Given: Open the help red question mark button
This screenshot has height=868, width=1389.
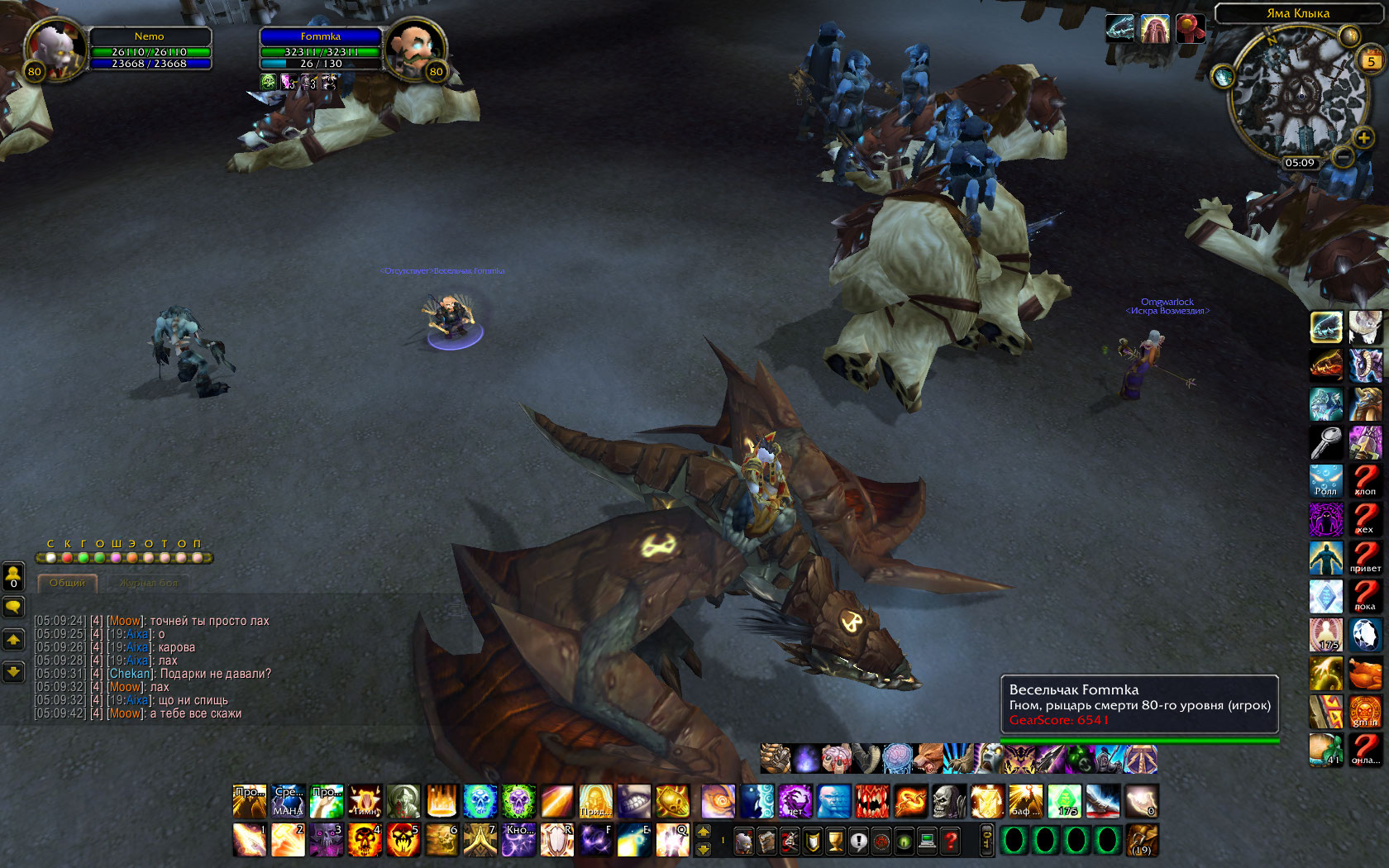Looking at the screenshot, I should pyautogui.click(x=951, y=842).
